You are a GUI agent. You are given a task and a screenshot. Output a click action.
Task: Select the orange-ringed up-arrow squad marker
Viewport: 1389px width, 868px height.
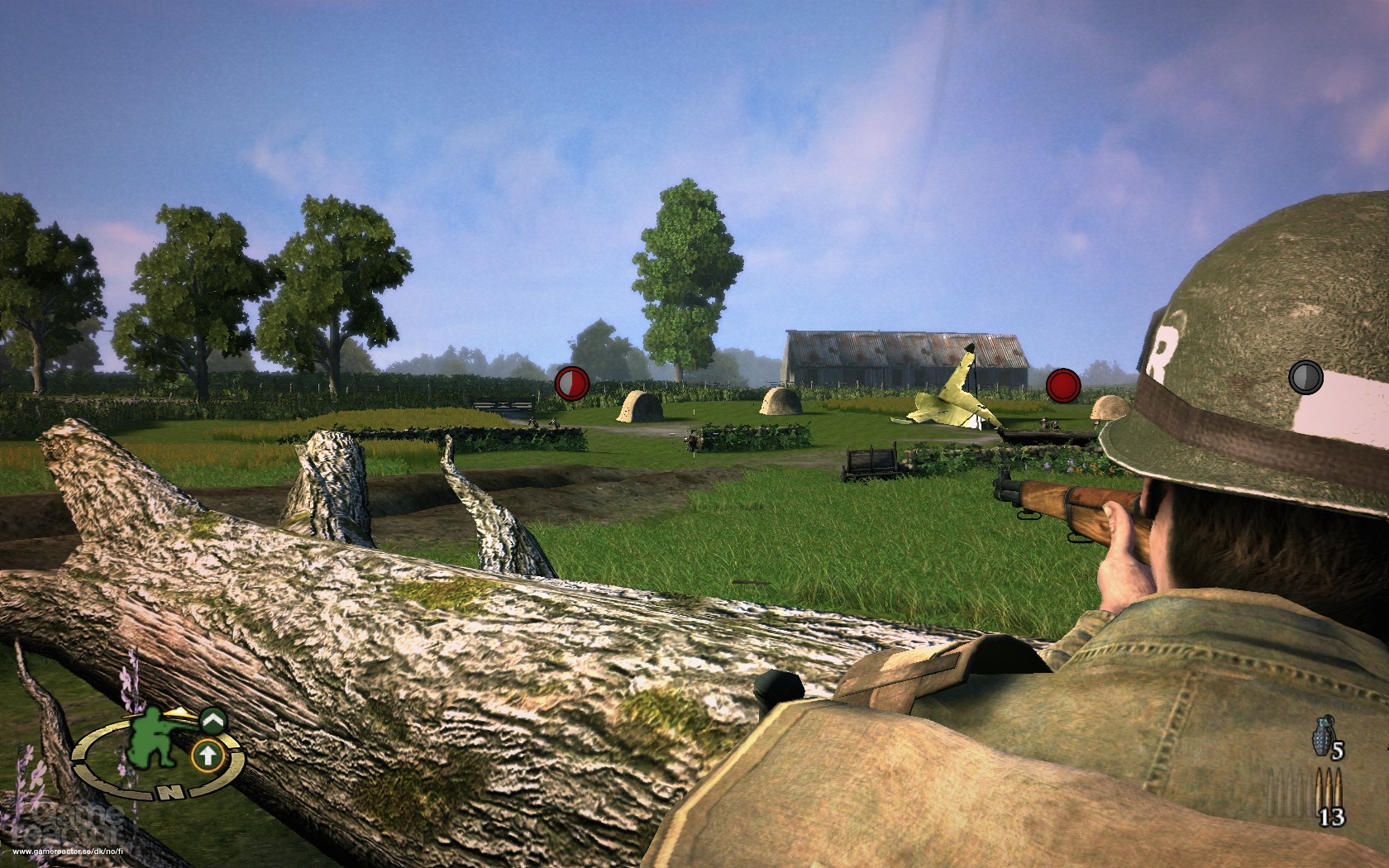208,755
